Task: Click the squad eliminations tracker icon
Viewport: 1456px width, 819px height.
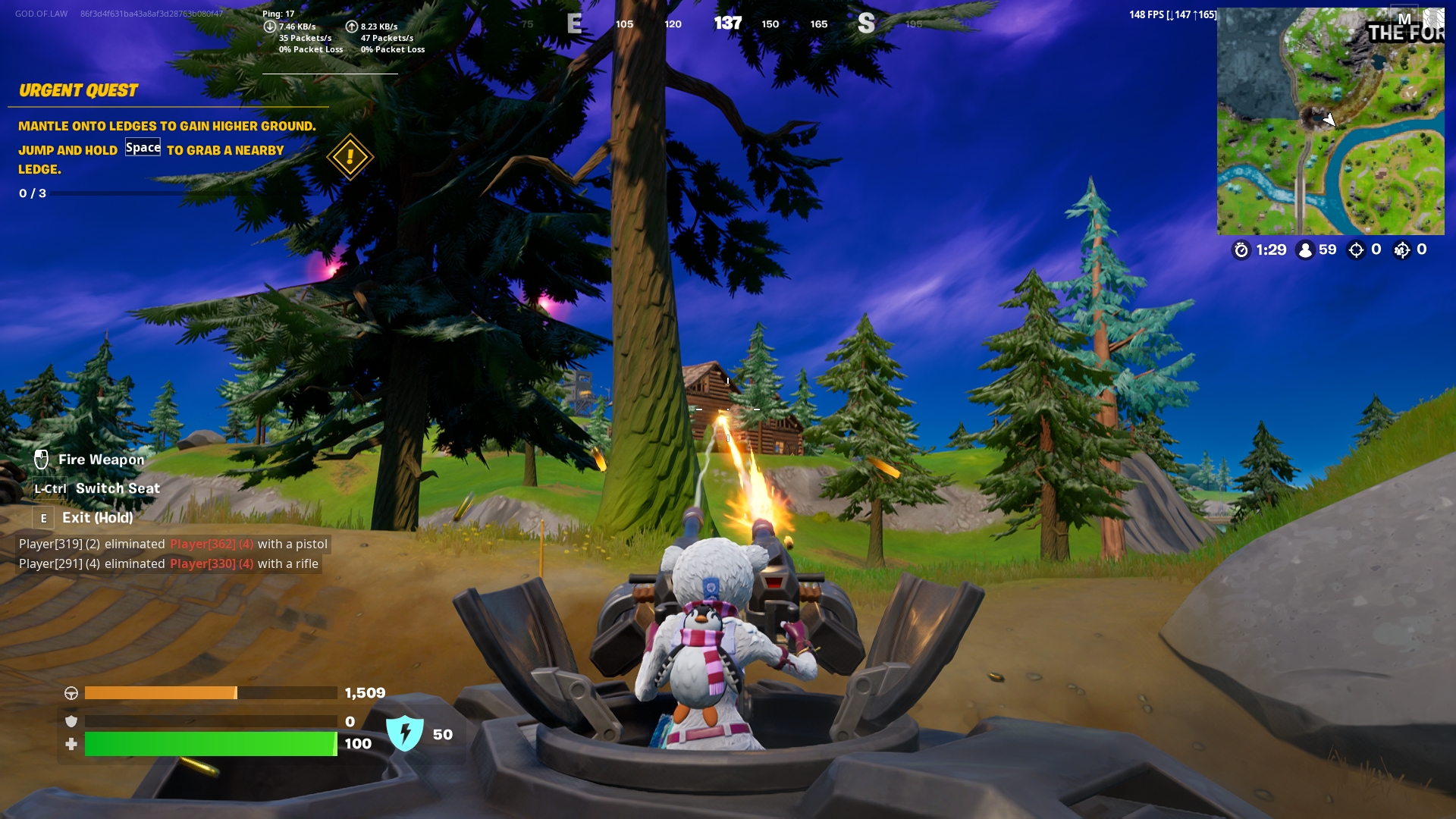Action: [1401, 250]
